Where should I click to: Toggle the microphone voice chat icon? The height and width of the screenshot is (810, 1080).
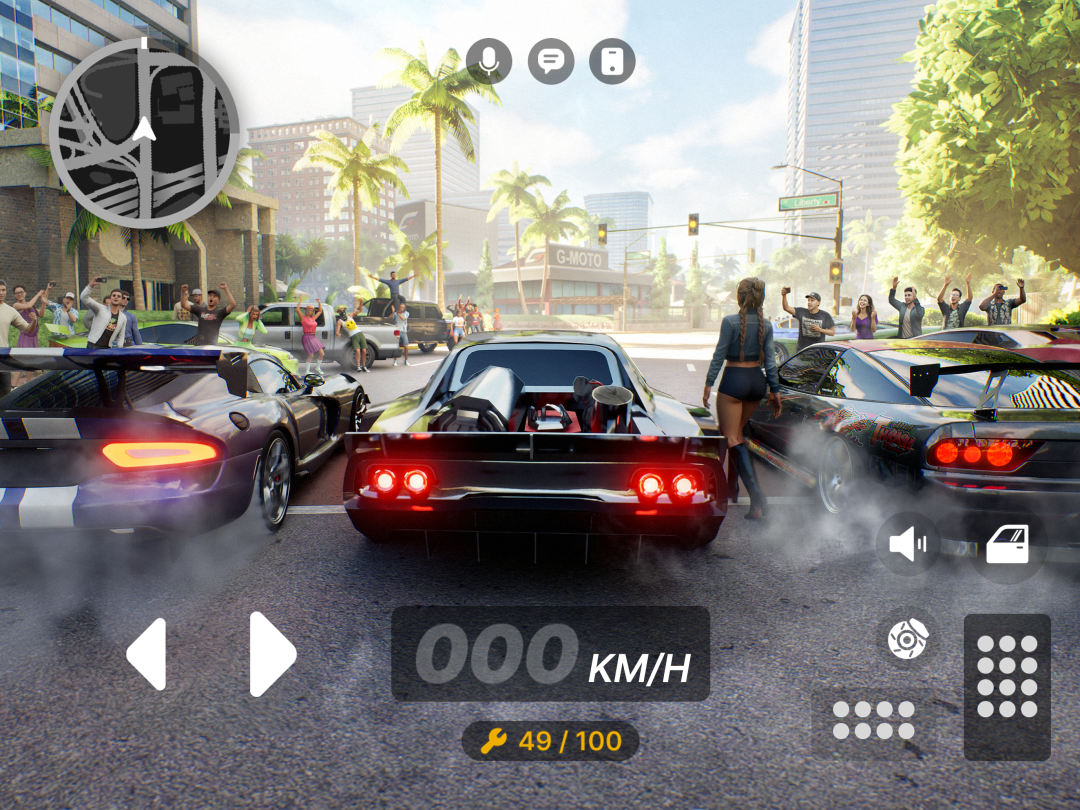coord(489,61)
